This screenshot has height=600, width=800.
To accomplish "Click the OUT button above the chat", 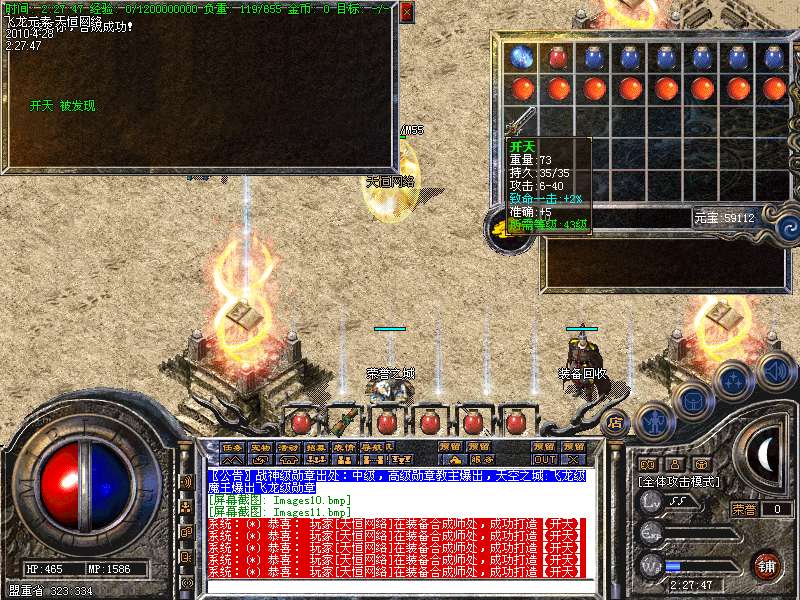I will click(x=544, y=460).
